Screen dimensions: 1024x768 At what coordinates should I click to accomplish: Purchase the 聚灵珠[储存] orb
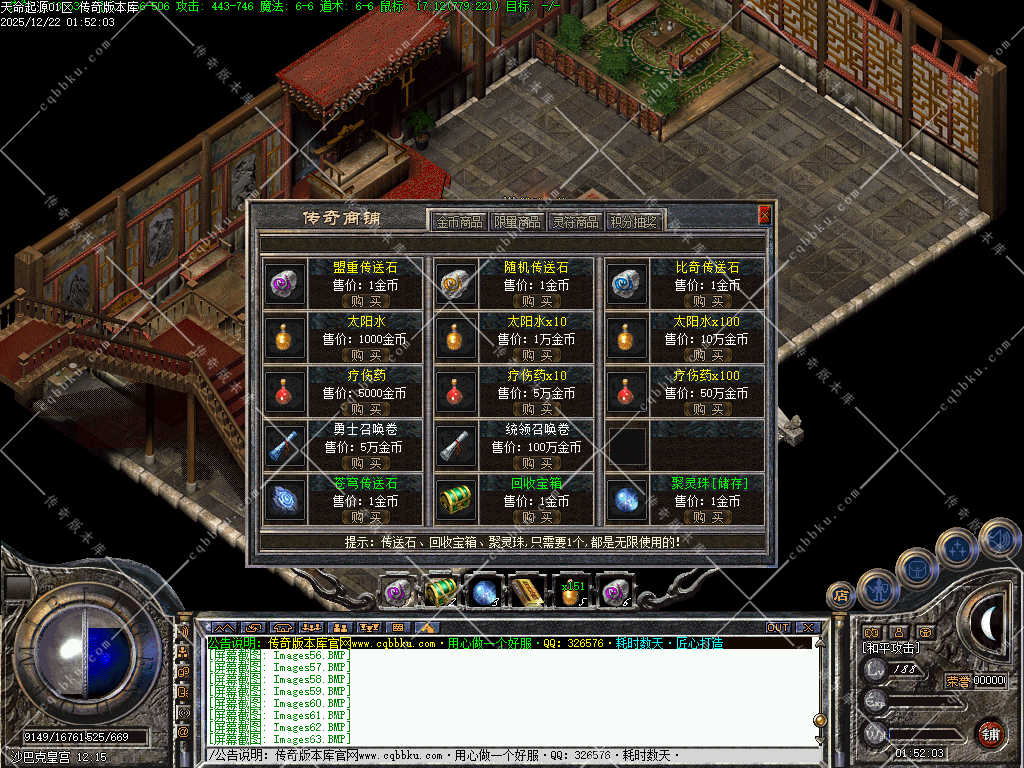pos(707,517)
